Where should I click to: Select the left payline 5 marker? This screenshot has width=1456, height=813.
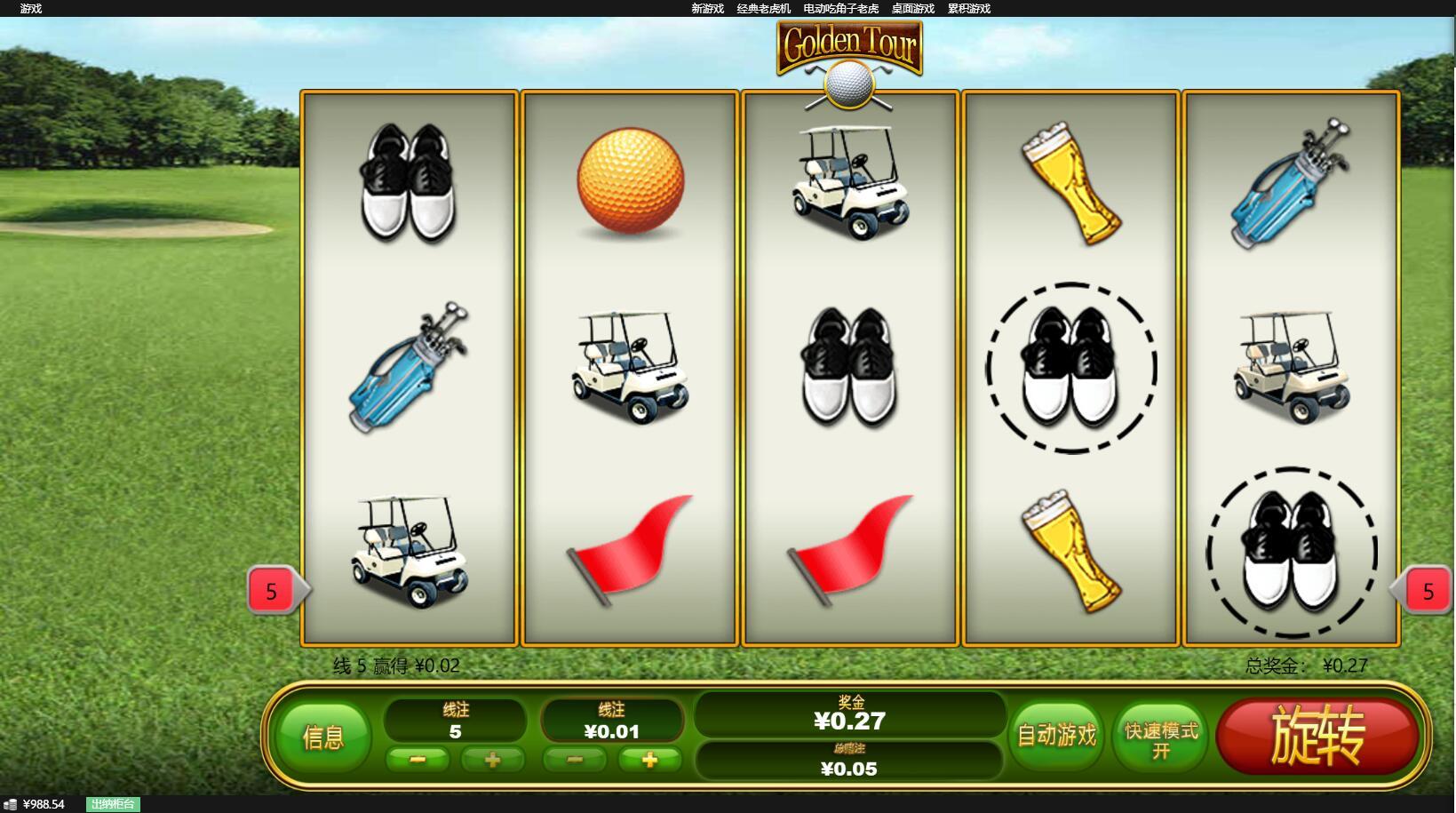tap(272, 591)
